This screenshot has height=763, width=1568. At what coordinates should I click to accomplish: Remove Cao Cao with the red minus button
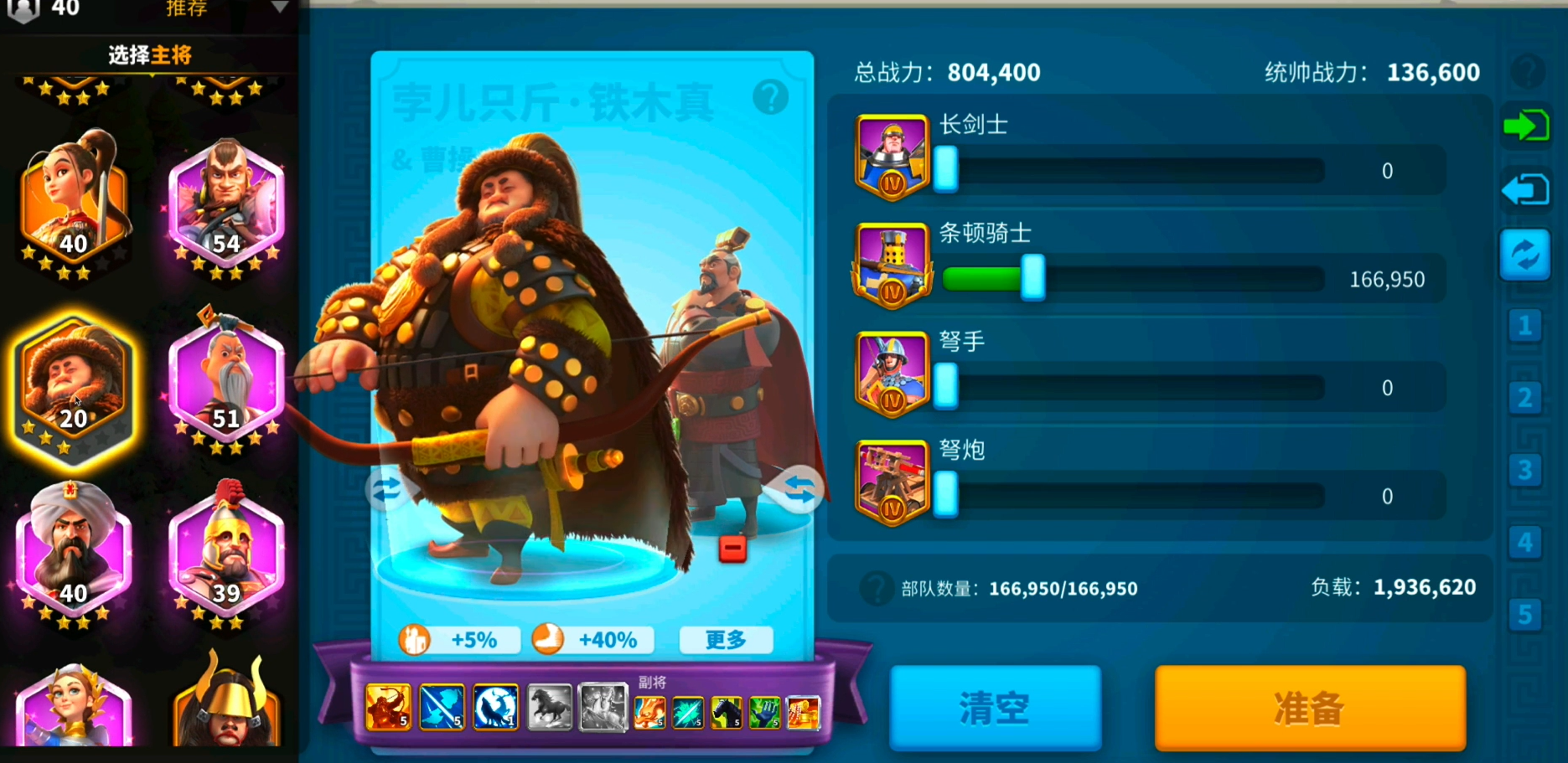click(732, 548)
